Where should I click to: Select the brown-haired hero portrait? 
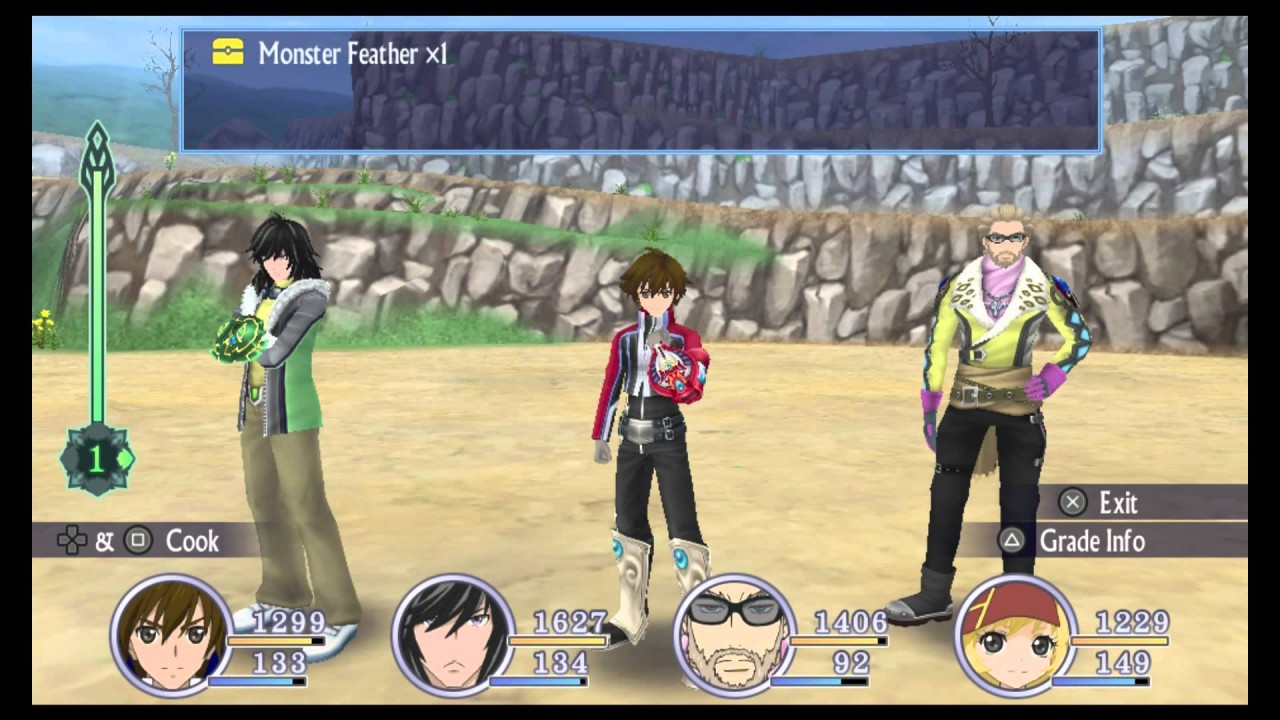coord(171,635)
